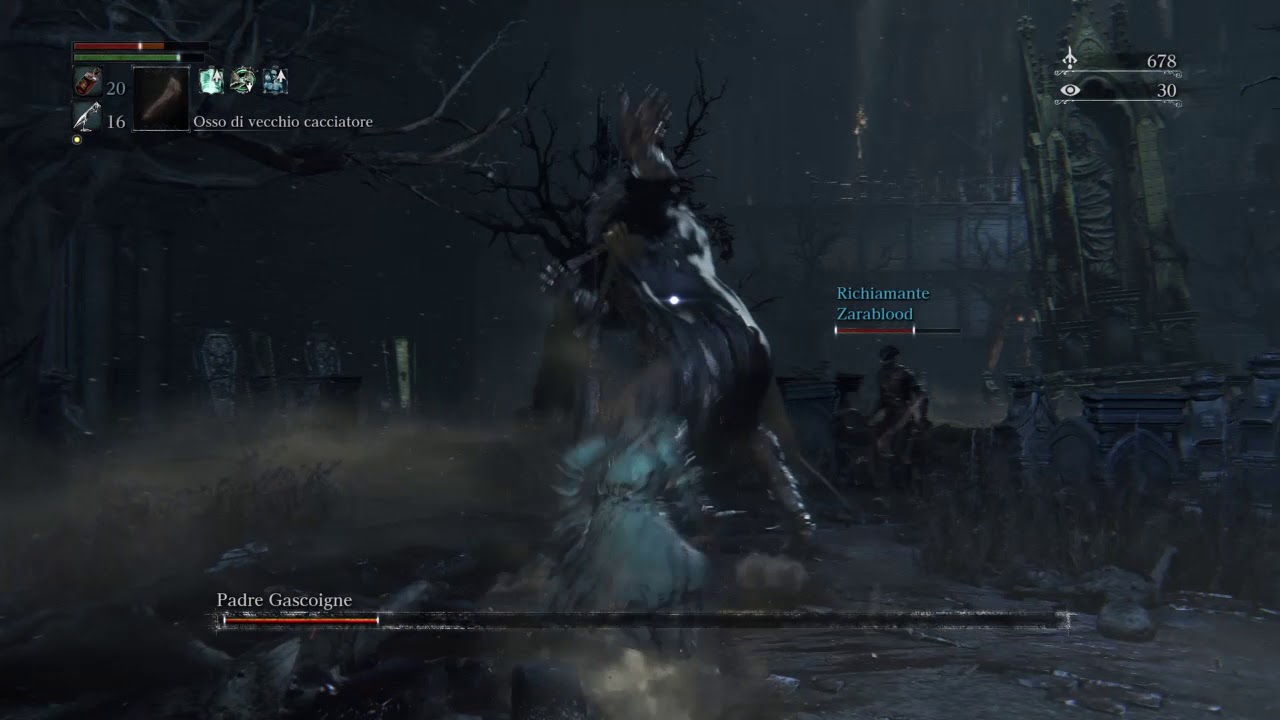Click the green circular buff icon with down arrow
1280x720 pixels.
pos(242,81)
